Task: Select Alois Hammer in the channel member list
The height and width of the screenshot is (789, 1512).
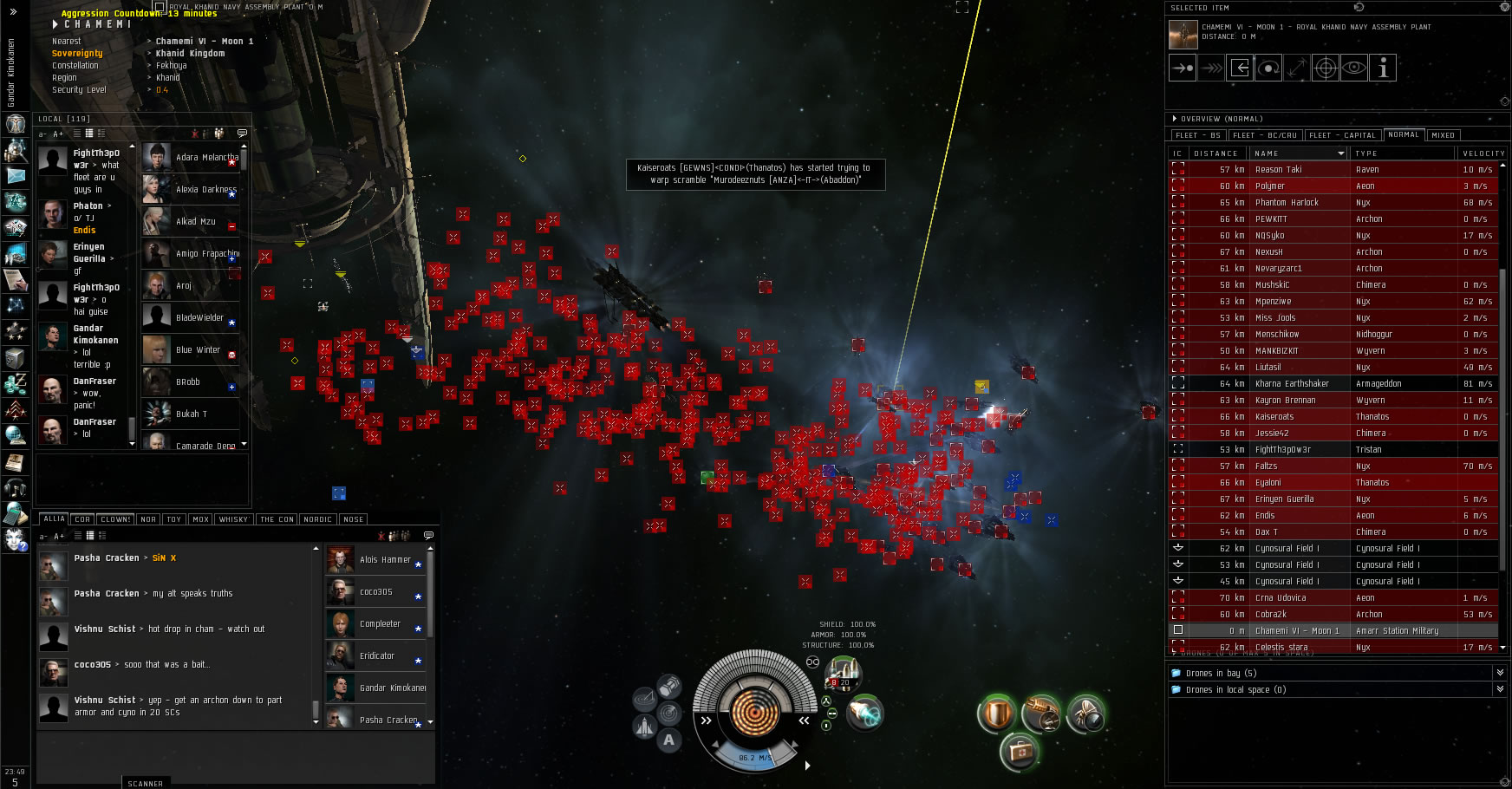Action: (385, 560)
